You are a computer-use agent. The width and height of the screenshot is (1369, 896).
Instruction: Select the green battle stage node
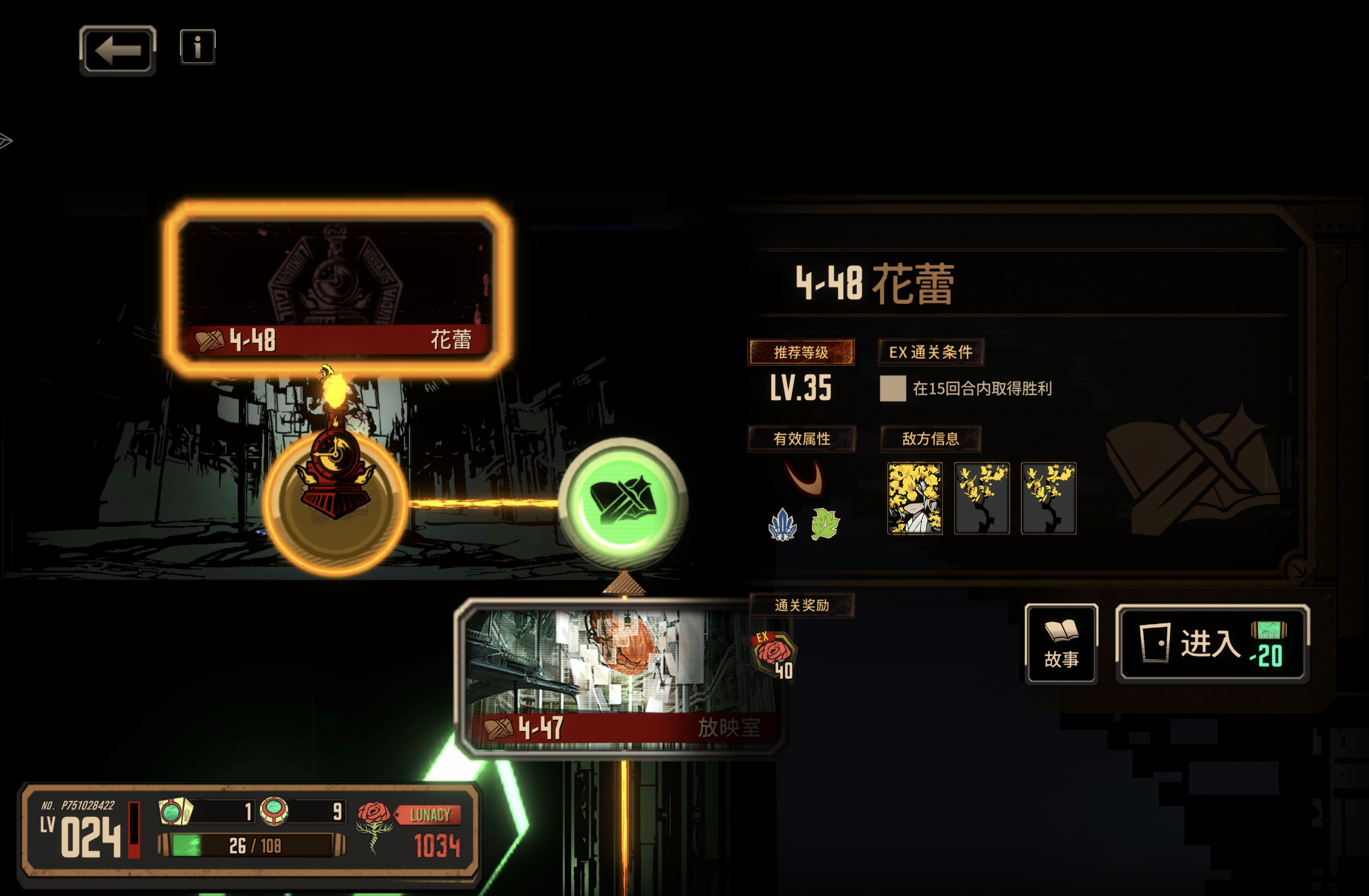(x=623, y=502)
